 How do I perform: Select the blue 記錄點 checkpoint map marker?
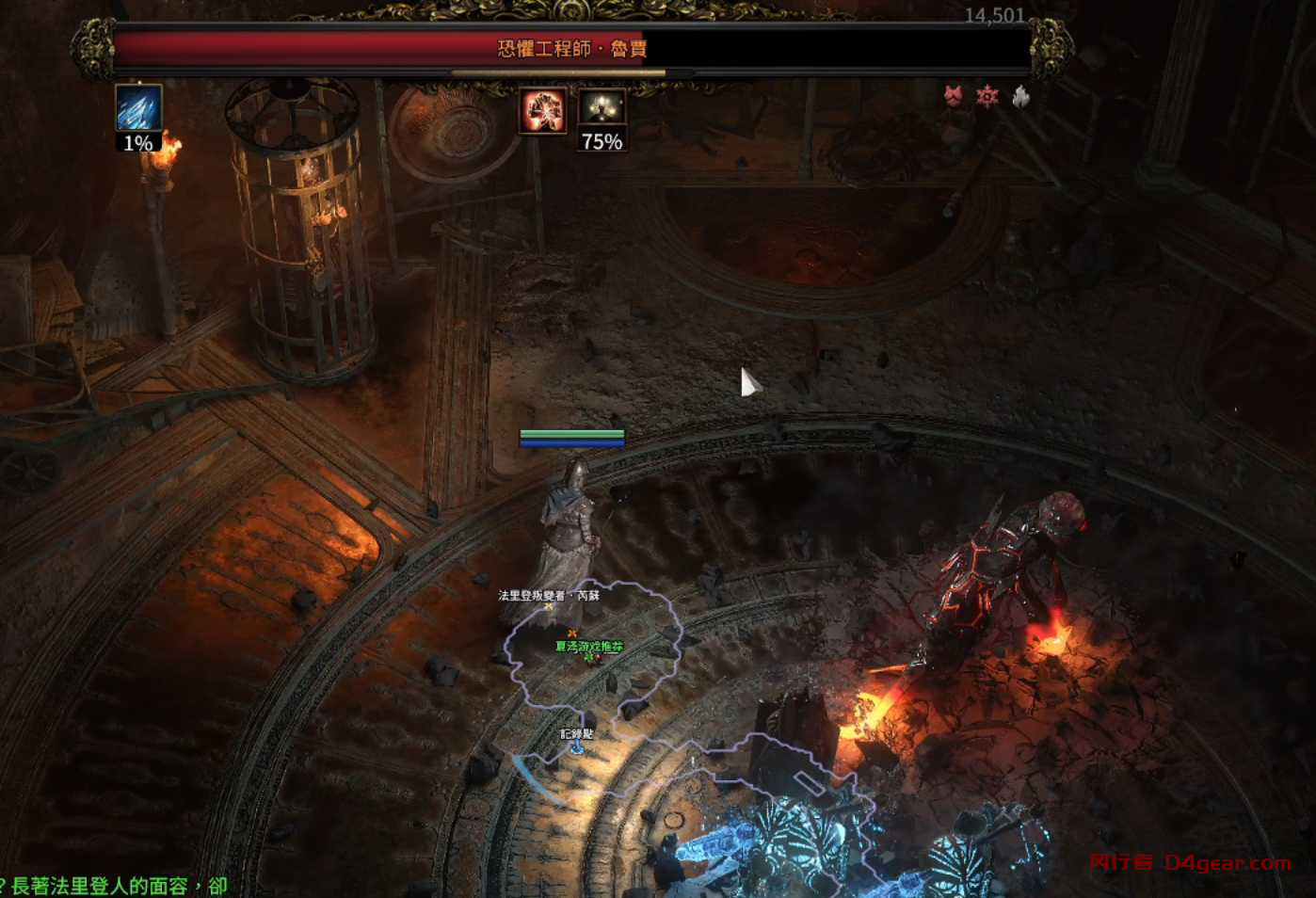(576, 746)
